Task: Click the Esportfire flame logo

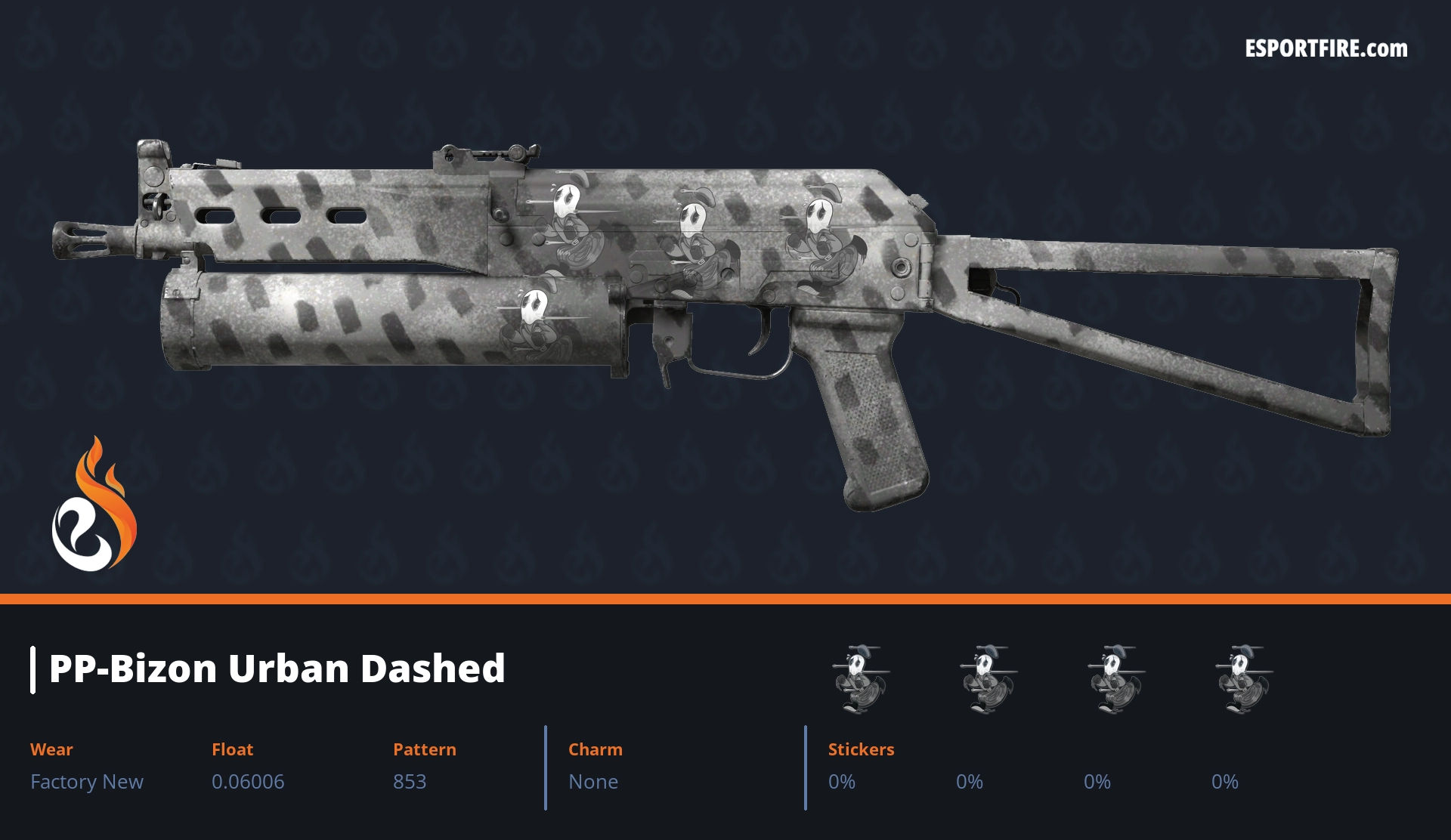Action: coord(94,505)
